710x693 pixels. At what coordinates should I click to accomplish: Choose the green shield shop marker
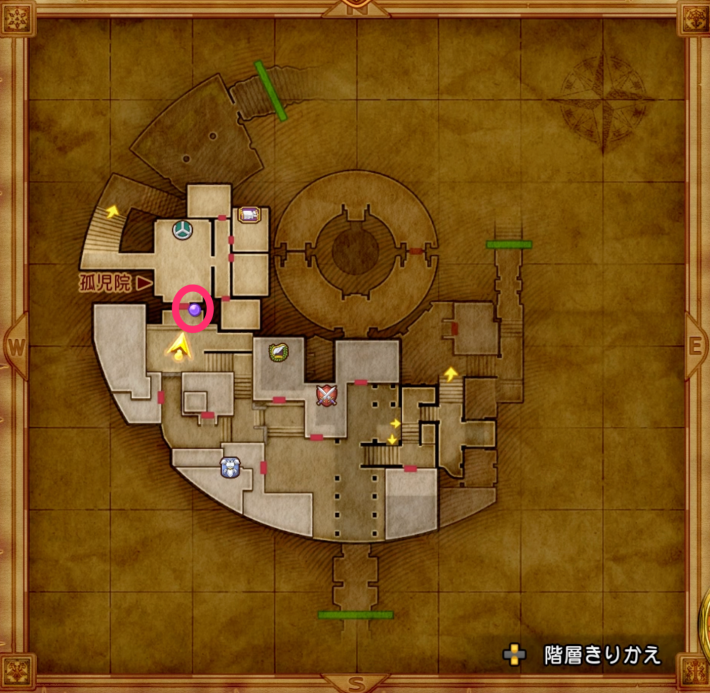[278, 351]
